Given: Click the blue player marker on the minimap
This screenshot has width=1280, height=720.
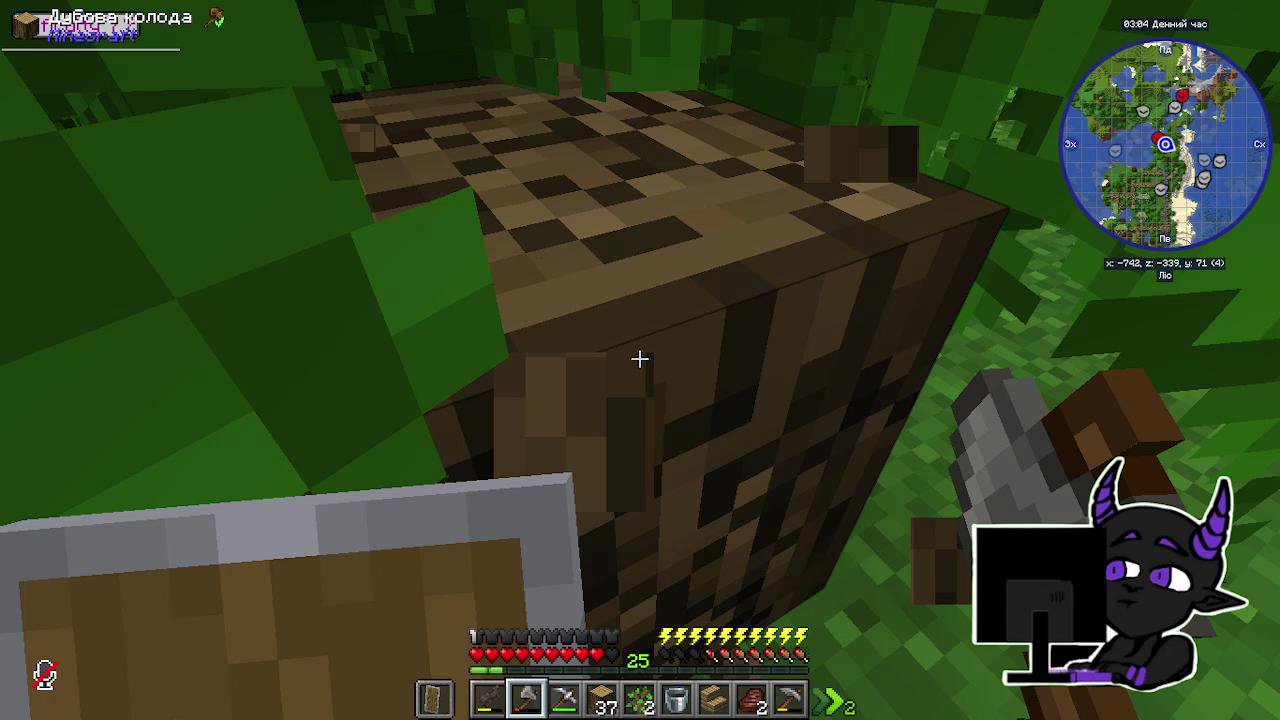Looking at the screenshot, I should pos(1166,144).
